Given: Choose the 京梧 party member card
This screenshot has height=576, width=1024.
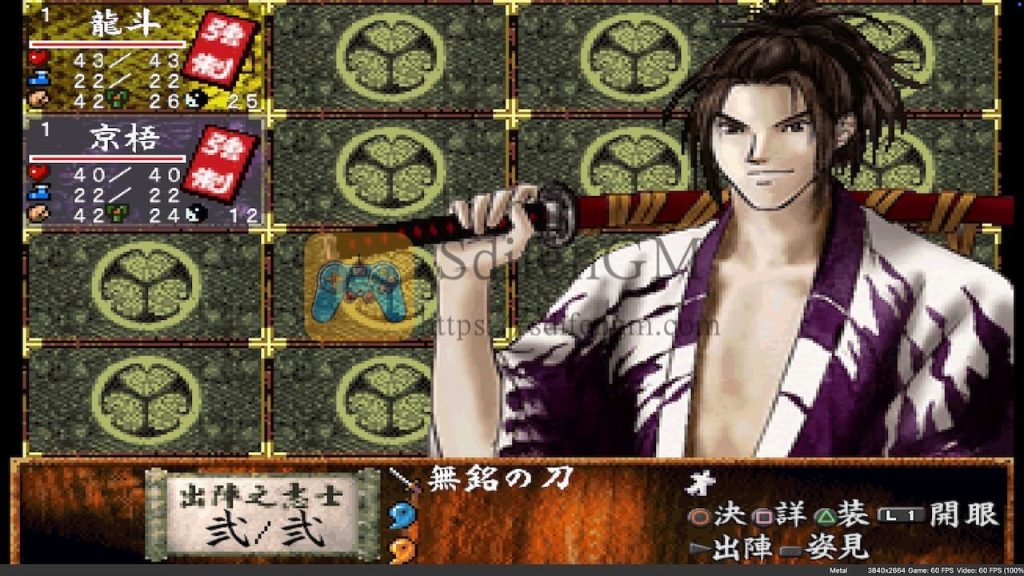Looking at the screenshot, I should [x=144, y=170].
